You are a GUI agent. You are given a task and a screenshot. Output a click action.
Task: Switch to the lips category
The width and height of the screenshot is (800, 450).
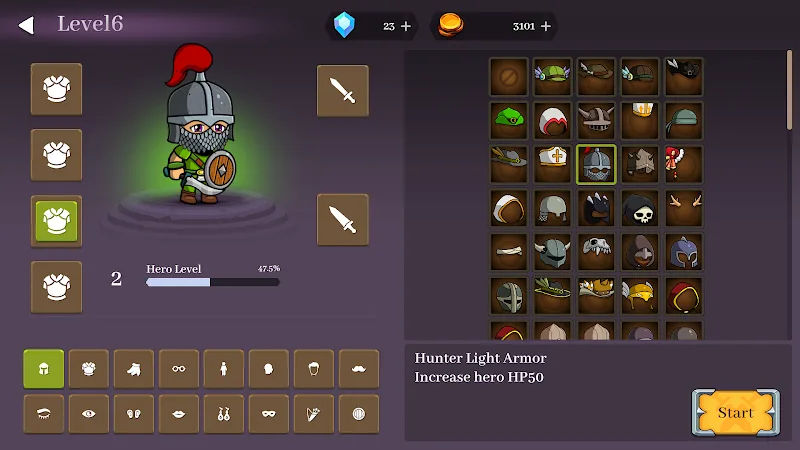coord(179,414)
